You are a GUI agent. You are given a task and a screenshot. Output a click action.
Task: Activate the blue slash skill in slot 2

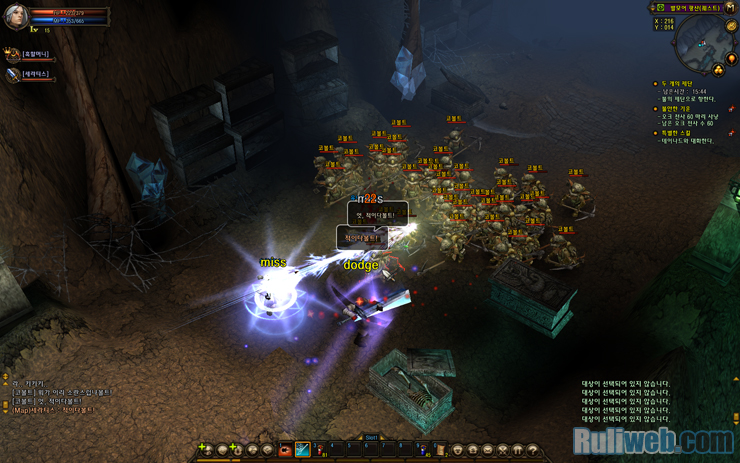click(x=301, y=450)
